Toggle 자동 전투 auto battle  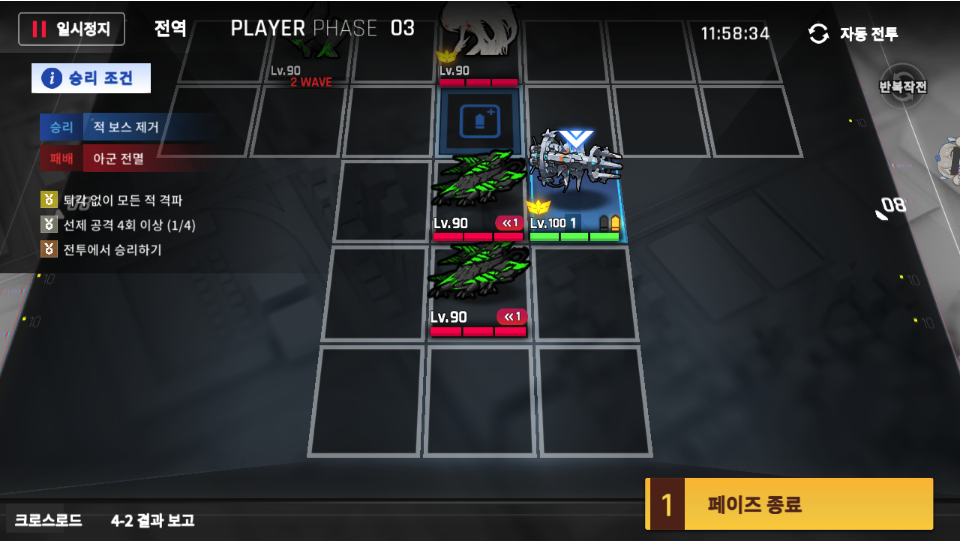853,34
